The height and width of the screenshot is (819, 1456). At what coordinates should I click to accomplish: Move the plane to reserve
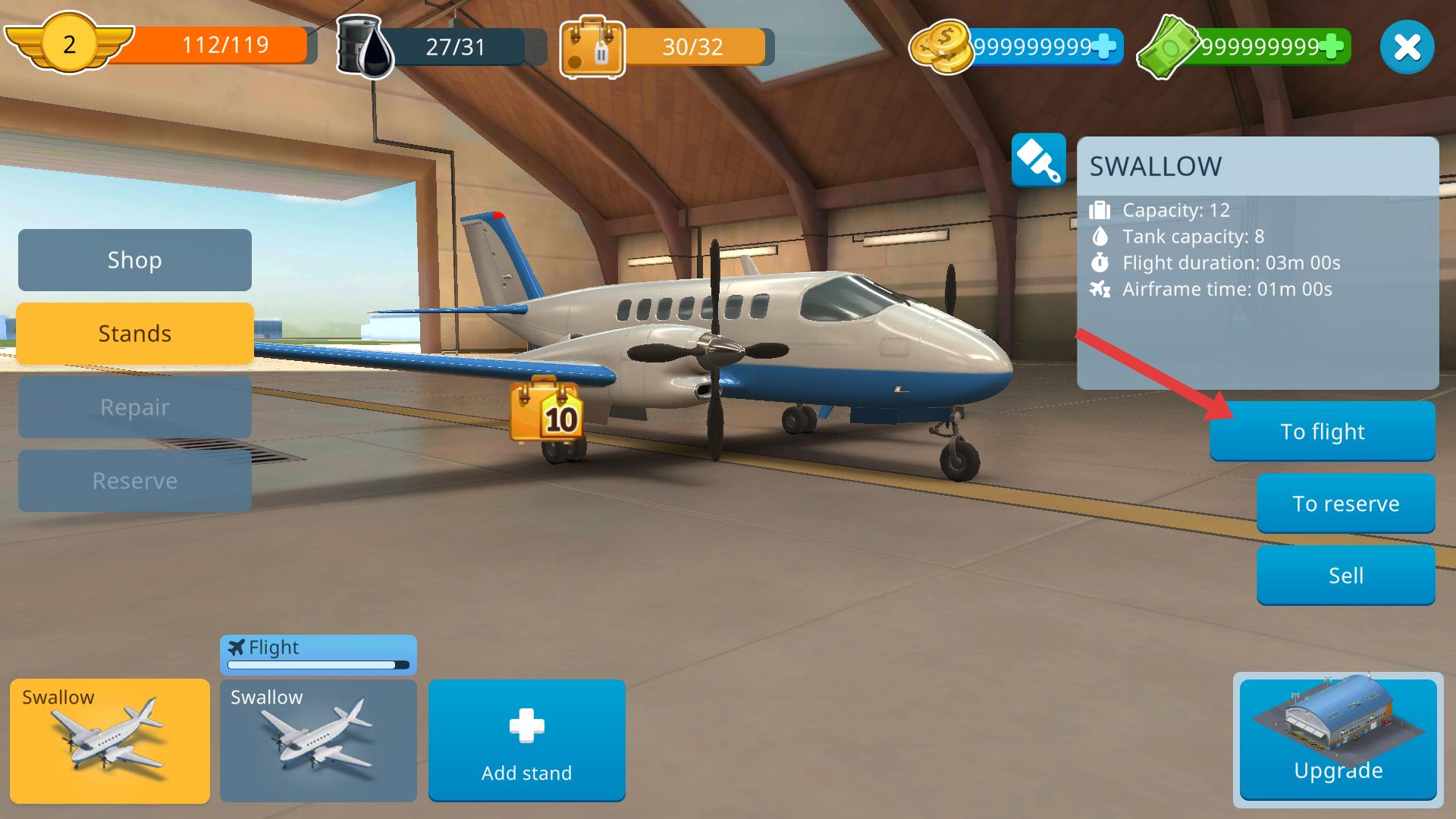click(1345, 504)
